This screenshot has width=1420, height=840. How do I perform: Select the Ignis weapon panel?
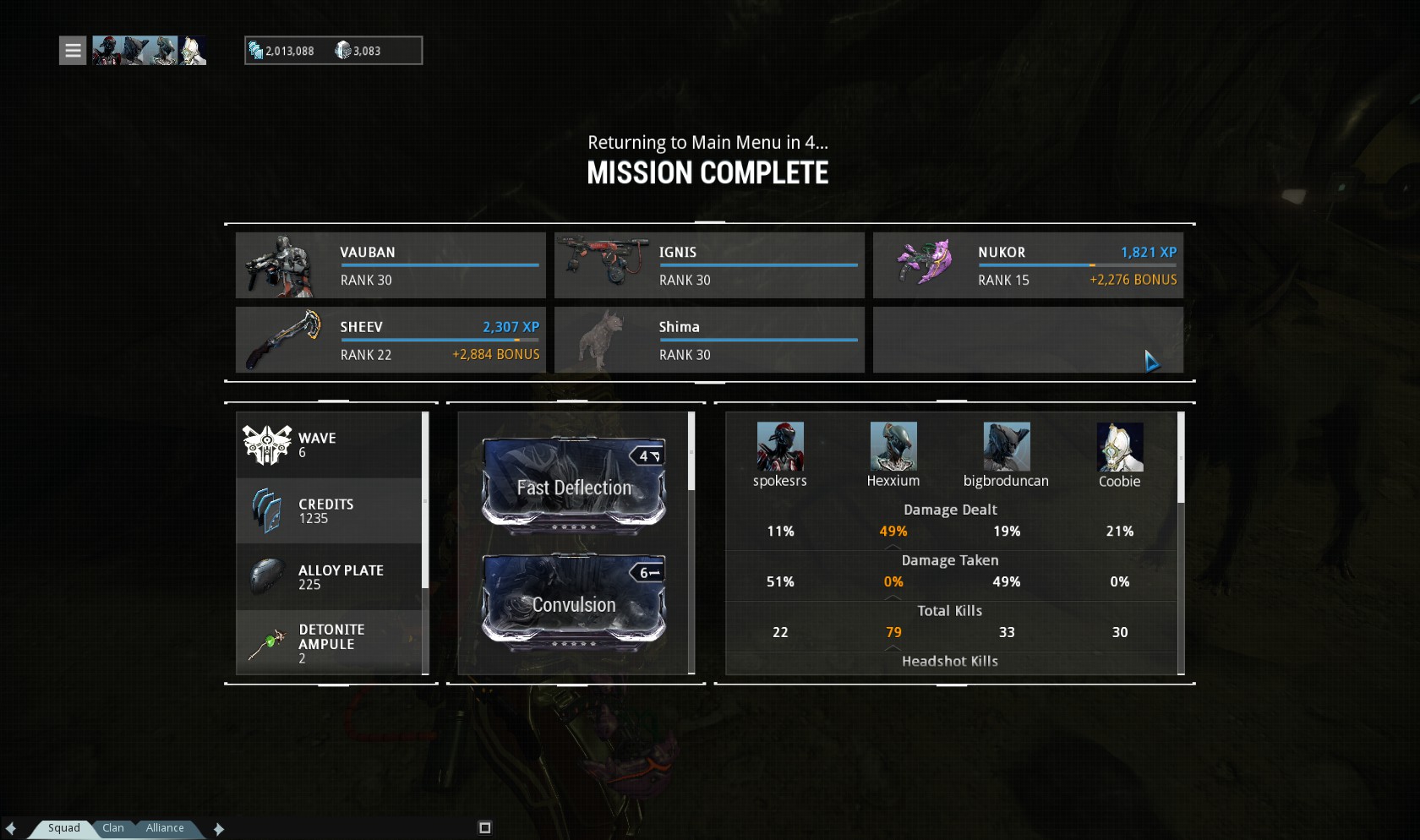tap(709, 265)
